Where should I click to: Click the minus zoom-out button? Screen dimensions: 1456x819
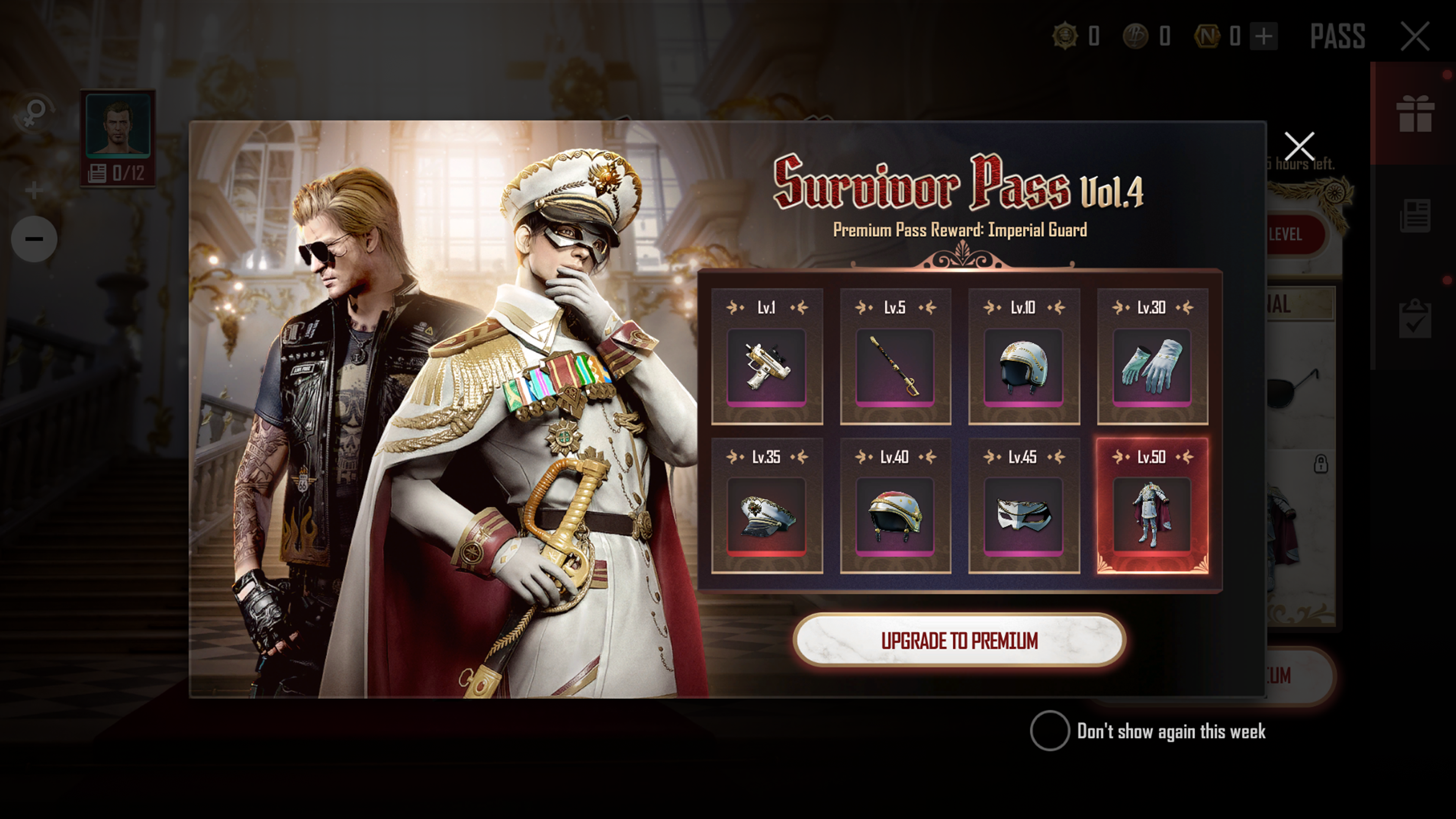(34, 238)
